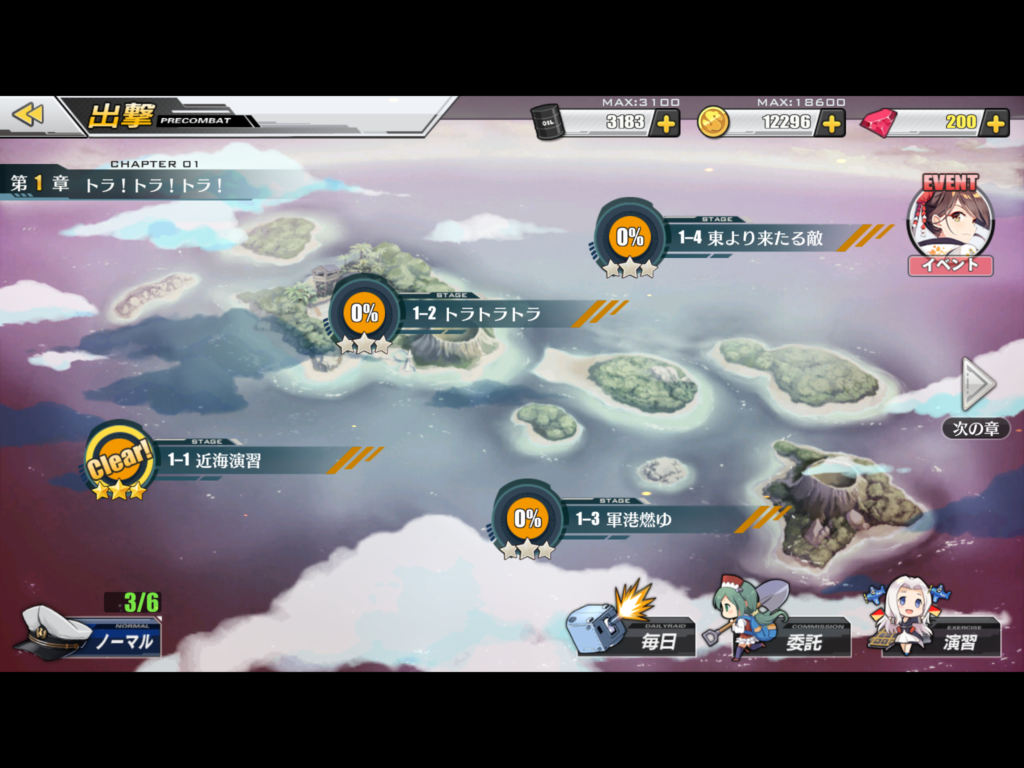Viewport: 1024px width, 768px height.
Task: Go back with the double-arrow button
Action: coord(29,115)
